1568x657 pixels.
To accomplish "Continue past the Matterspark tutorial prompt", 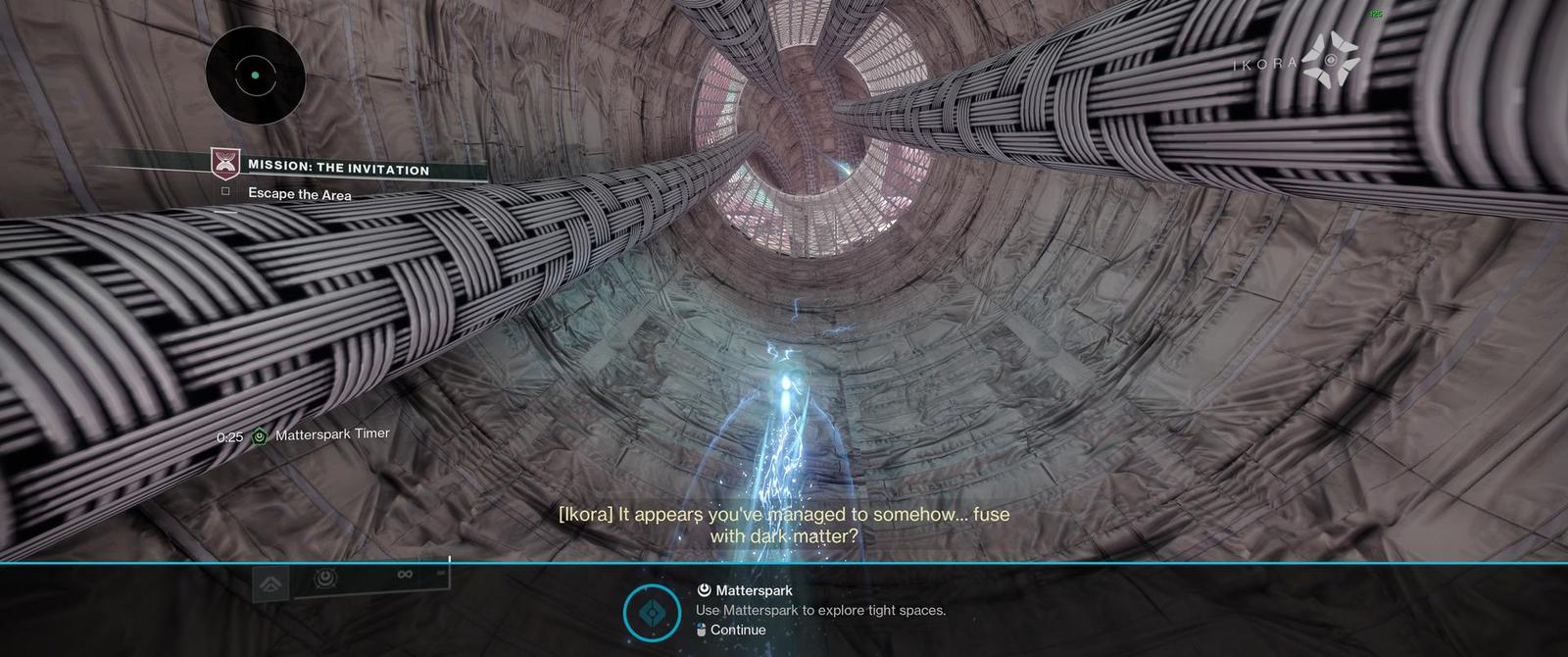I will (731, 631).
